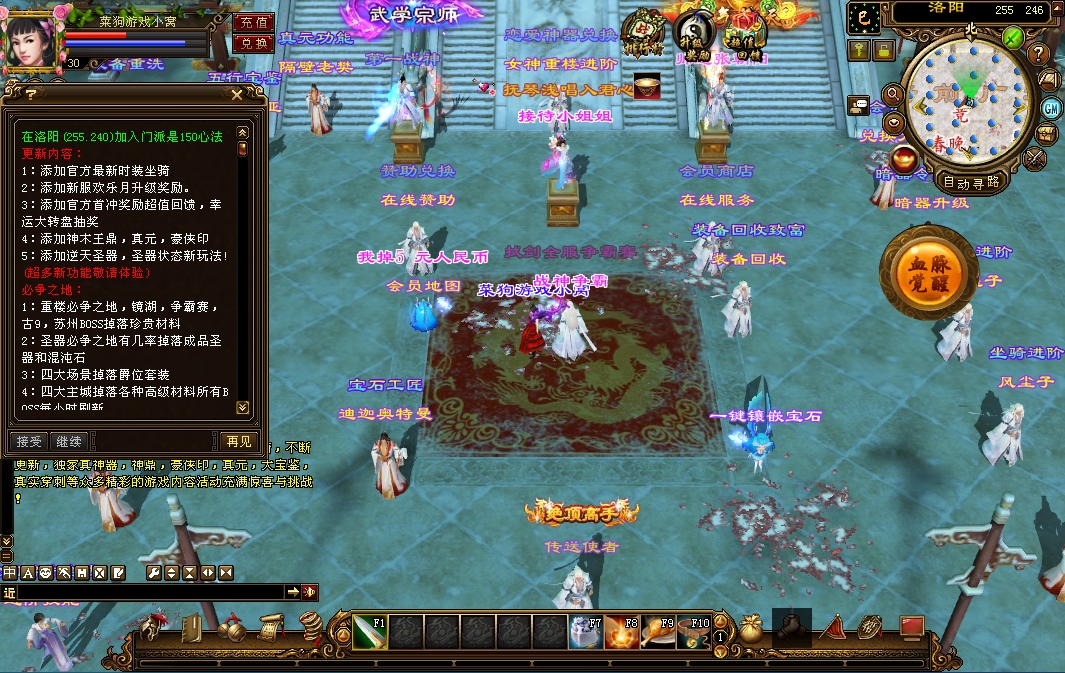This screenshot has width=1065, height=673.
Task: Use the F8 fire skill slot
Action: [621, 632]
